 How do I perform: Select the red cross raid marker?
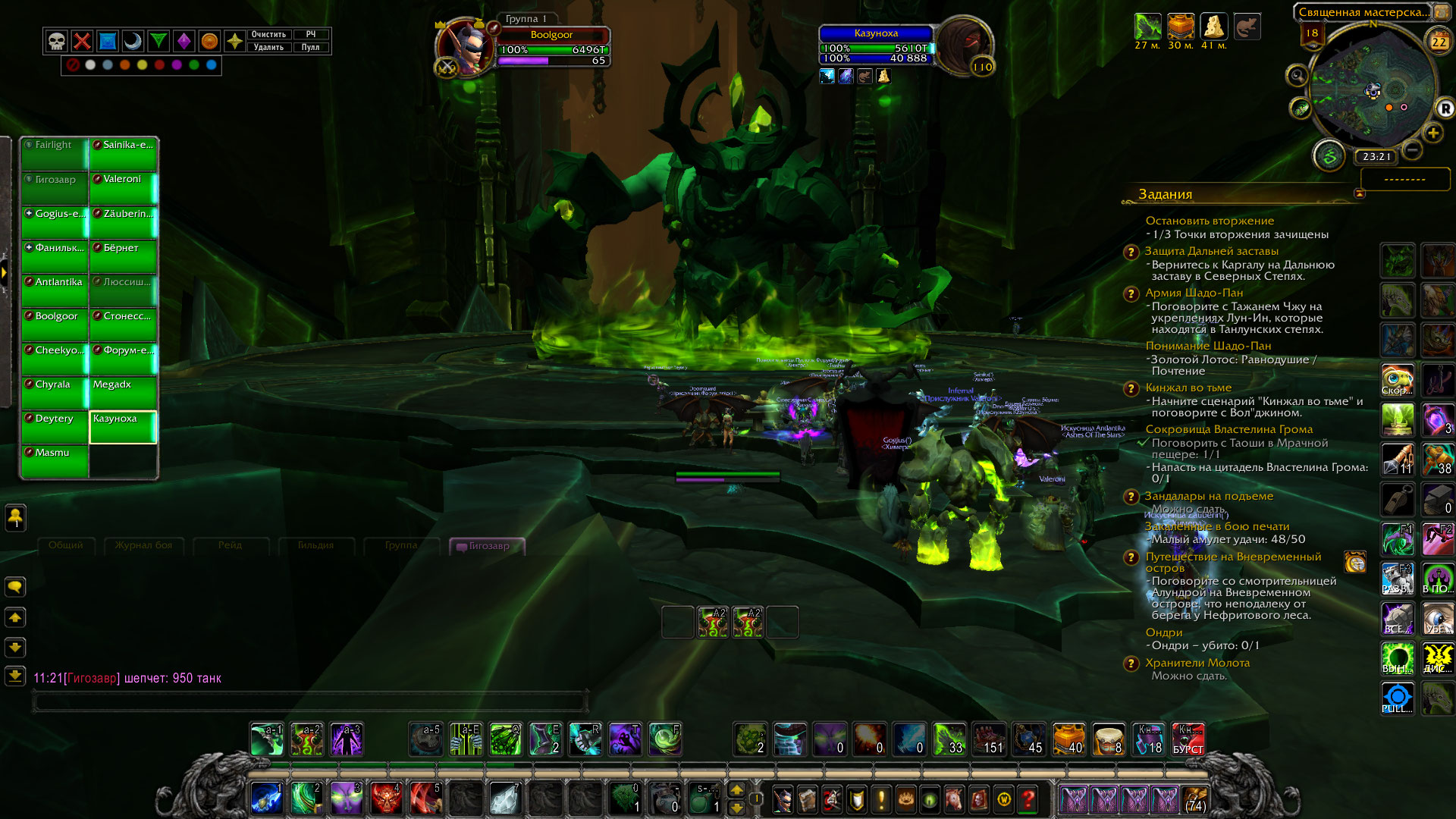pyautogui.click(x=83, y=41)
